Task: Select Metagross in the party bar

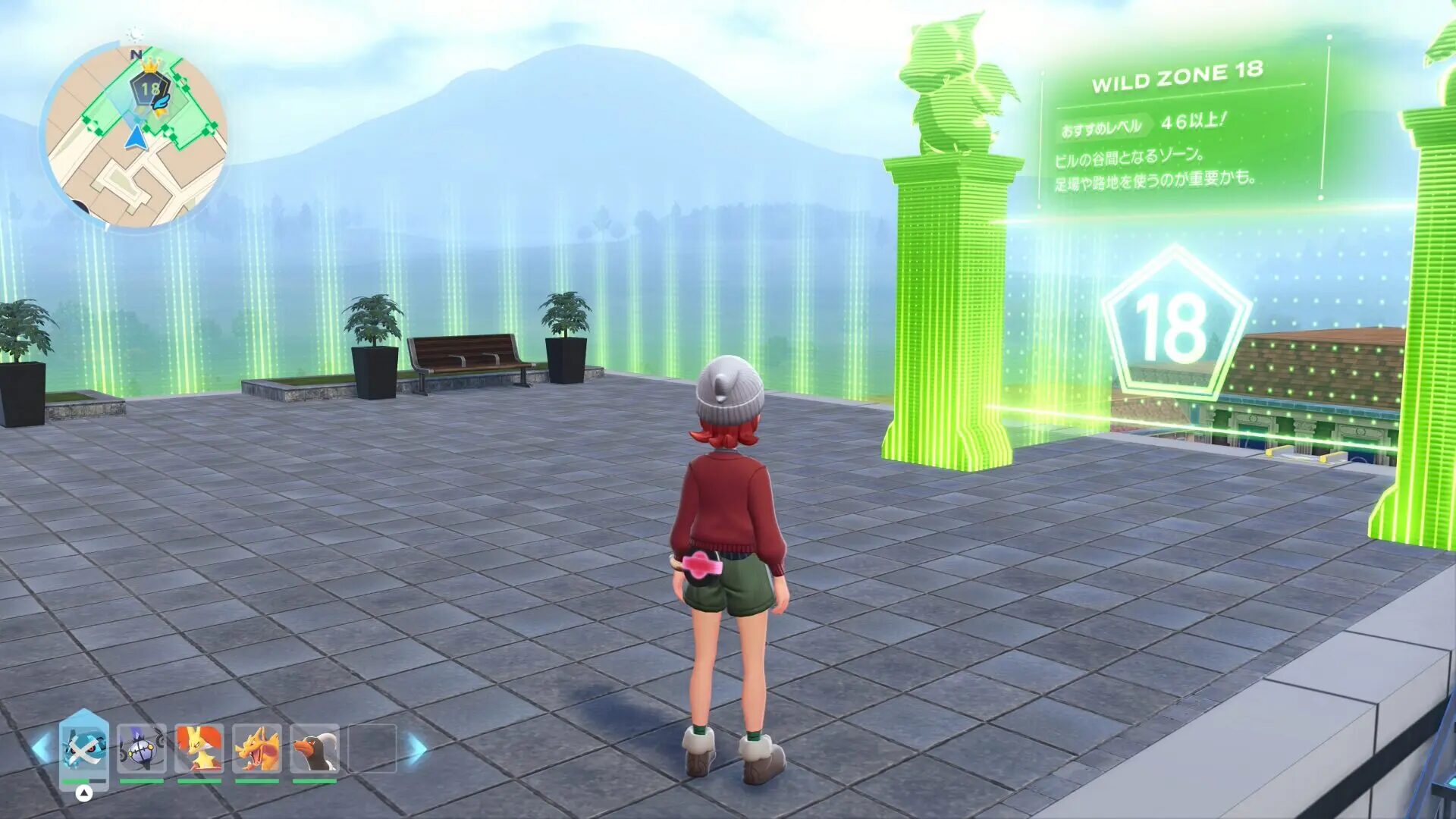Action: (x=84, y=748)
